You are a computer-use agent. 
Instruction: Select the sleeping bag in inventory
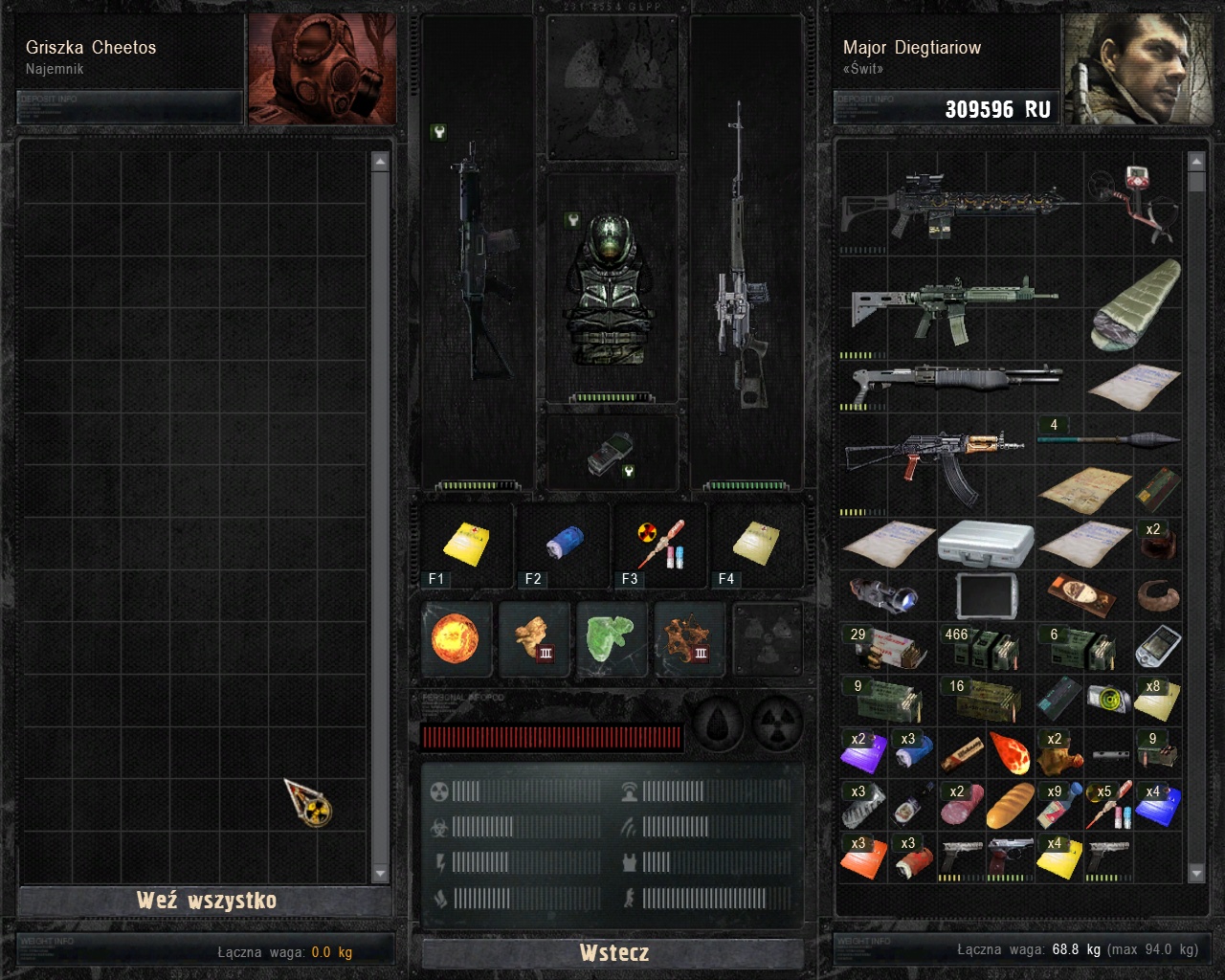coord(1137,306)
